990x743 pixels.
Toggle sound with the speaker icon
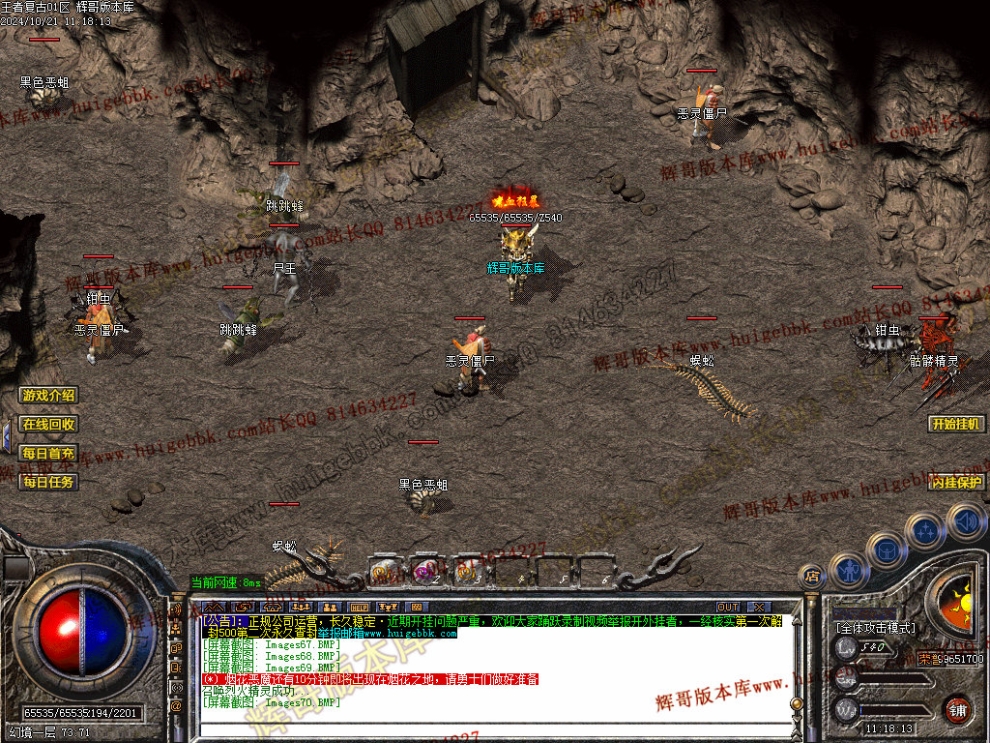point(966,521)
